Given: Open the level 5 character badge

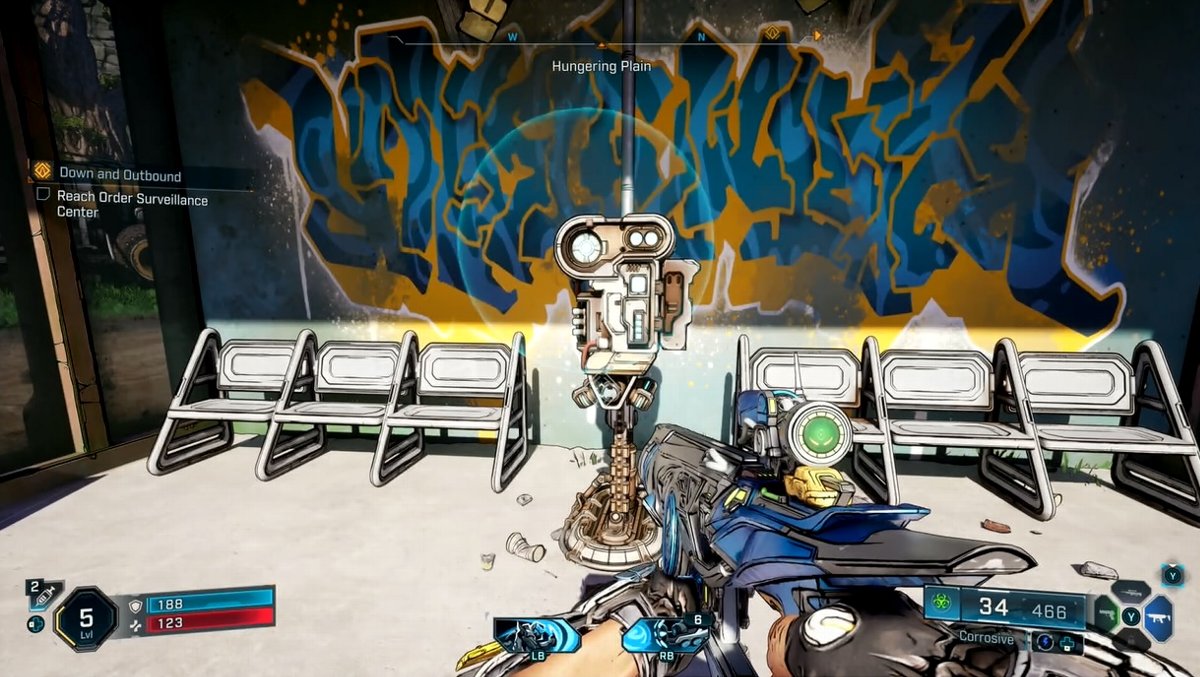Looking at the screenshot, I should coord(85,618).
